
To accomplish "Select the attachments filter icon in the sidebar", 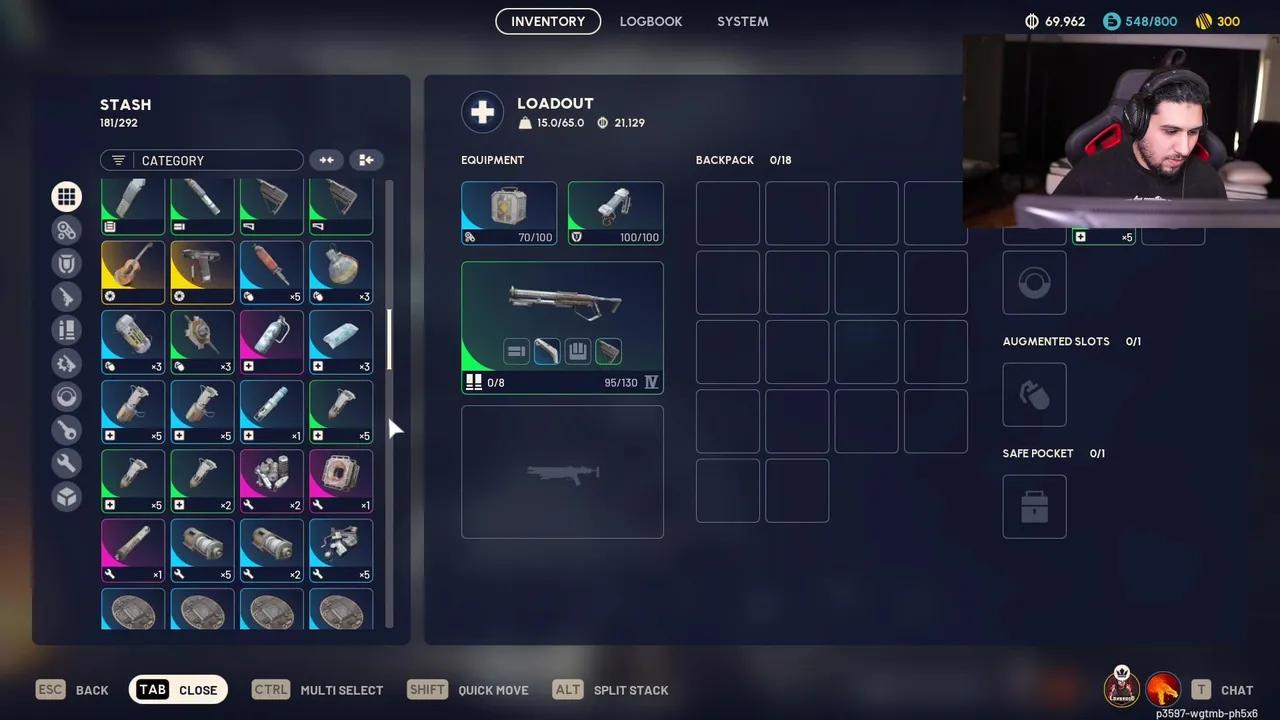I will tap(66, 230).
